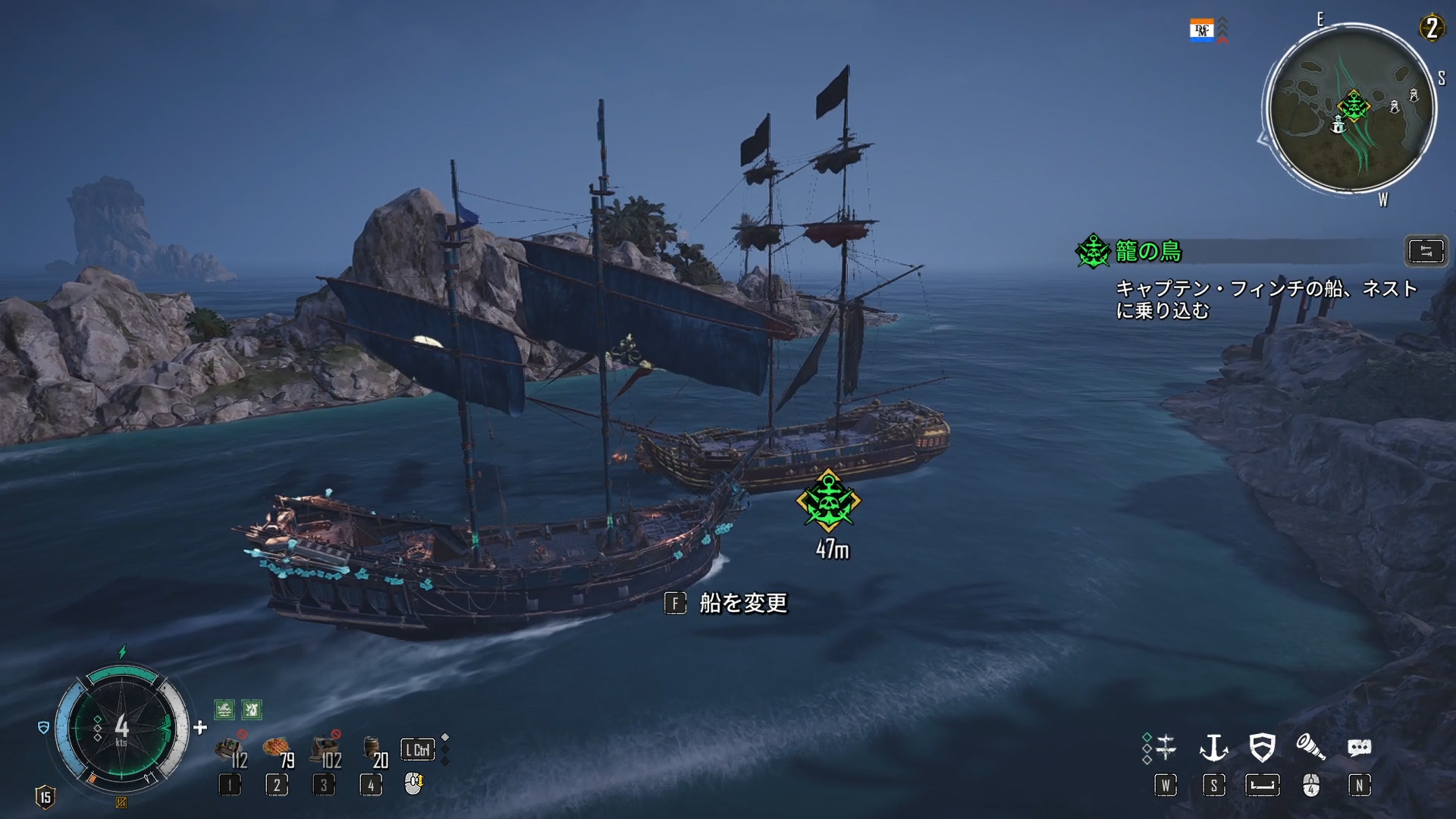Click the green skull quest marker on minimap
Image resolution: width=1456 pixels, height=819 pixels.
point(1353,105)
